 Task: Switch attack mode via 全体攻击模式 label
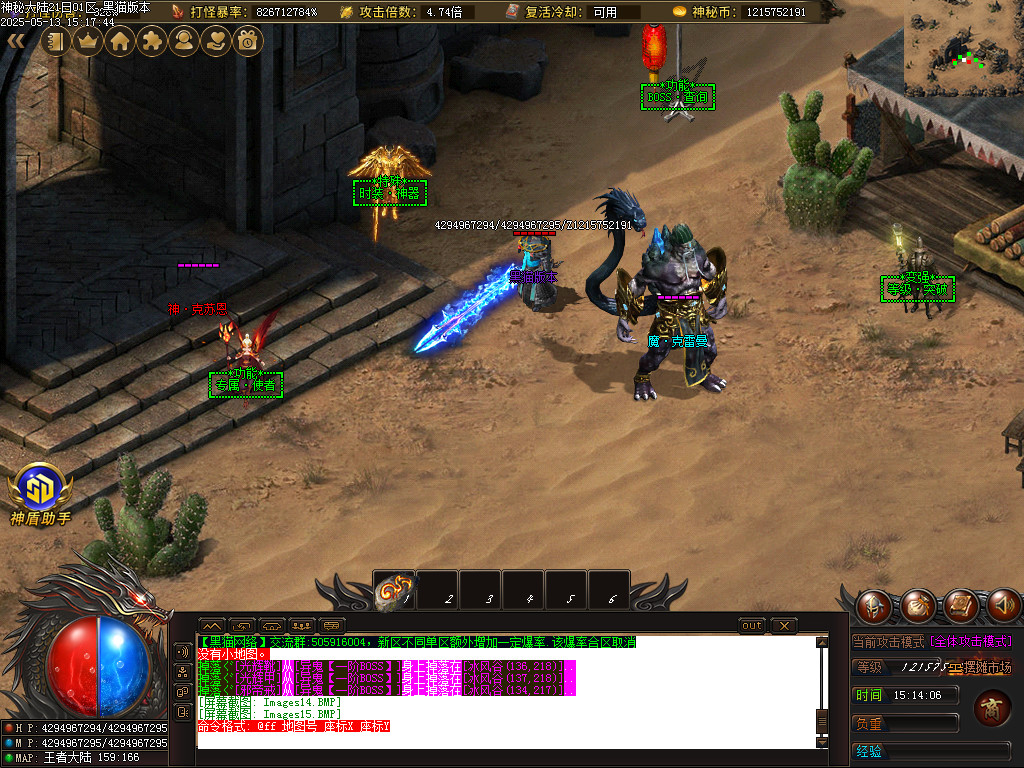click(x=972, y=641)
